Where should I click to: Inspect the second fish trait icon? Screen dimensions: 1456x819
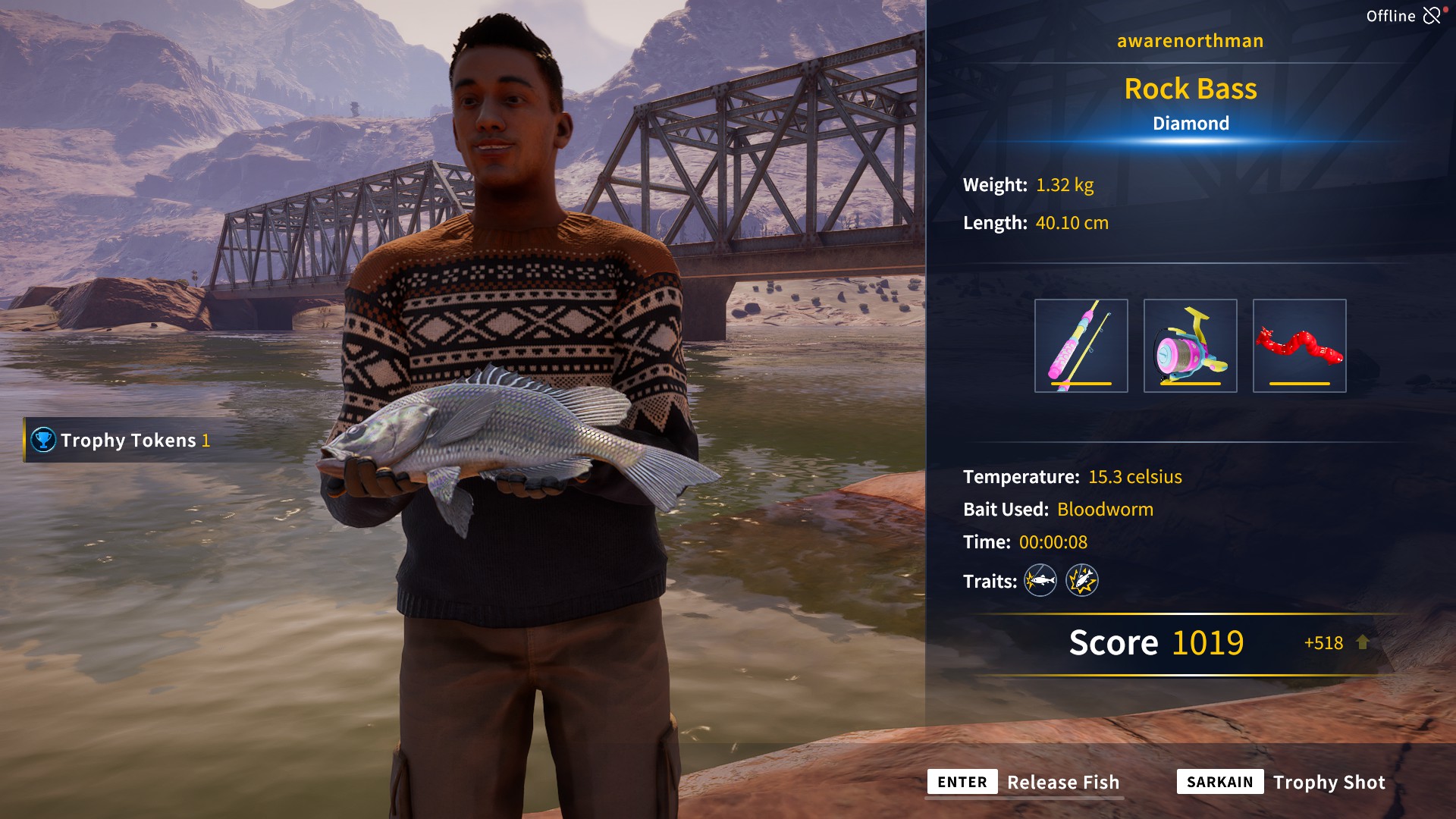tap(1081, 581)
